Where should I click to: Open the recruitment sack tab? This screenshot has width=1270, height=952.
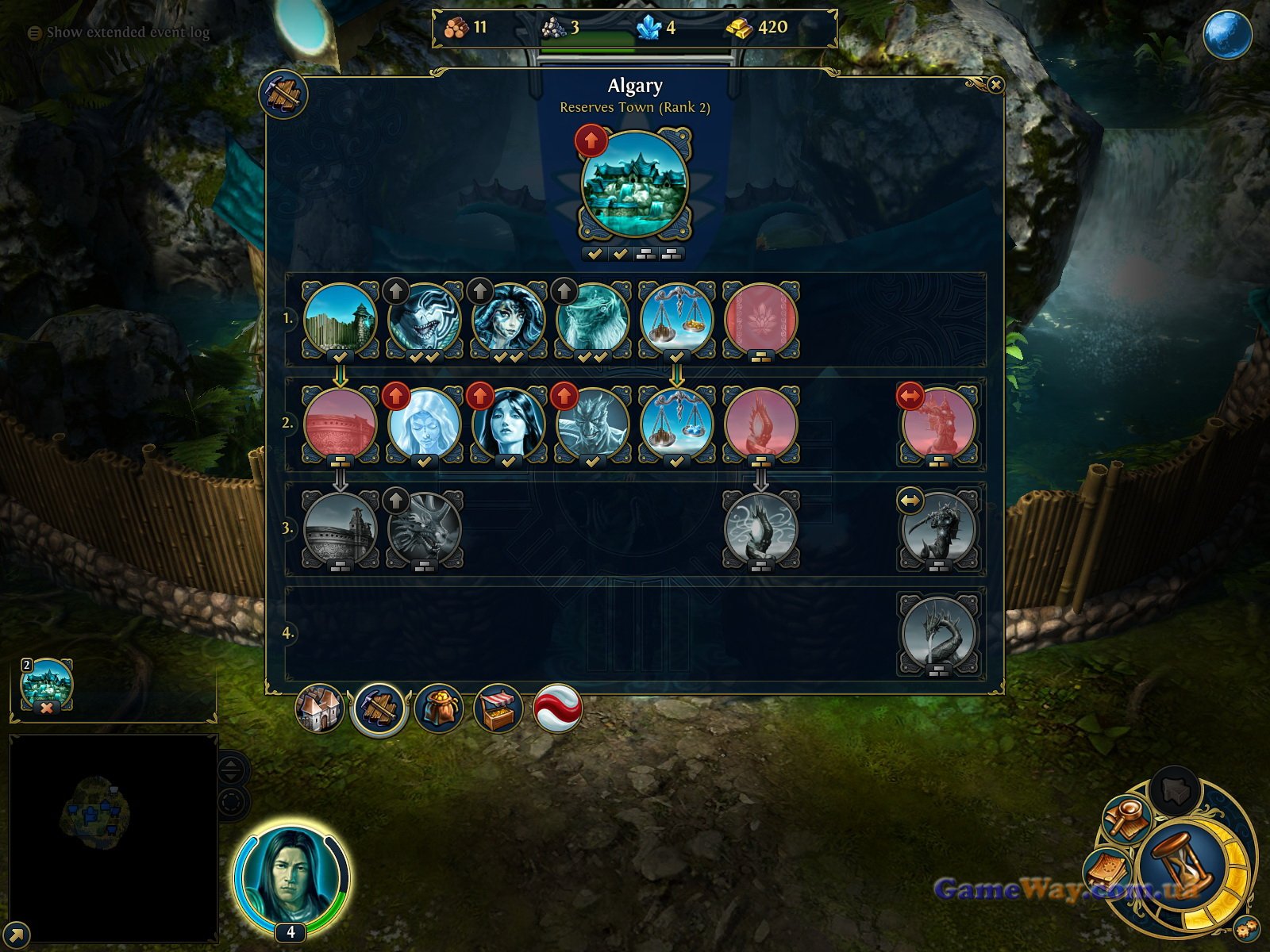pos(438,708)
